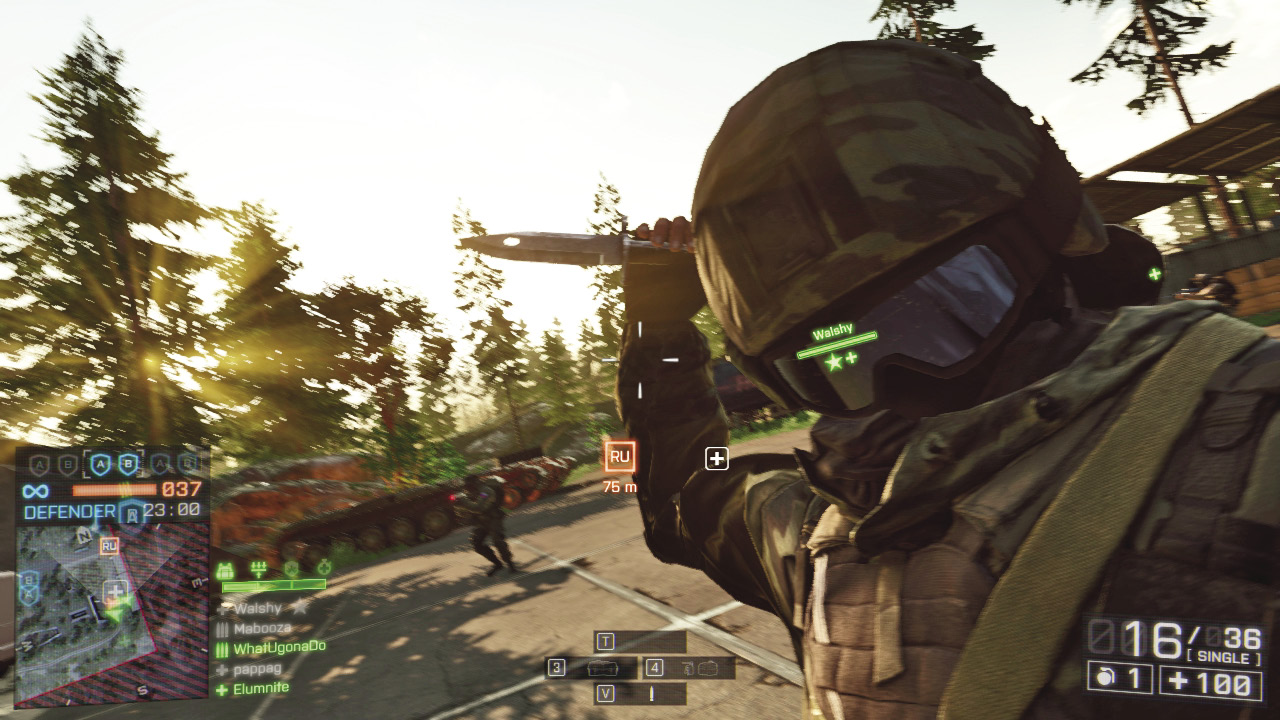The image size is (1280, 720).
Task: Click the bracketed A objective shield icon
Action: [x=100, y=464]
